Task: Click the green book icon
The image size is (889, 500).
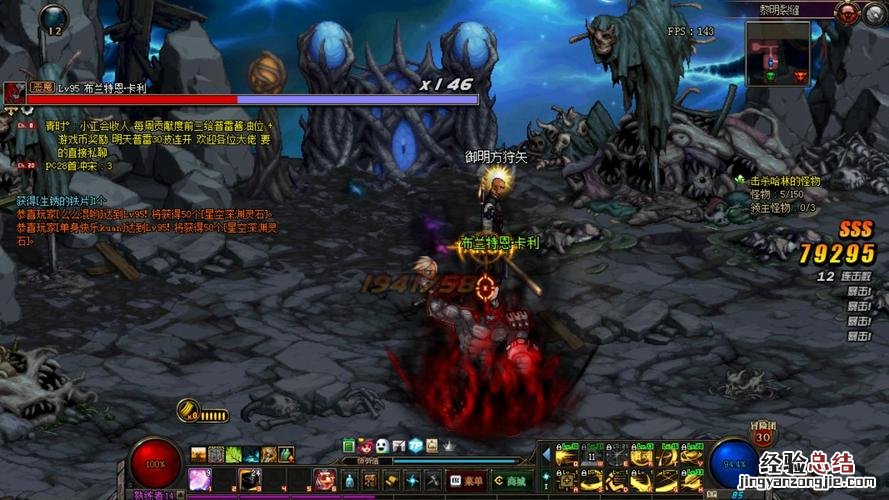Action: click(x=349, y=445)
